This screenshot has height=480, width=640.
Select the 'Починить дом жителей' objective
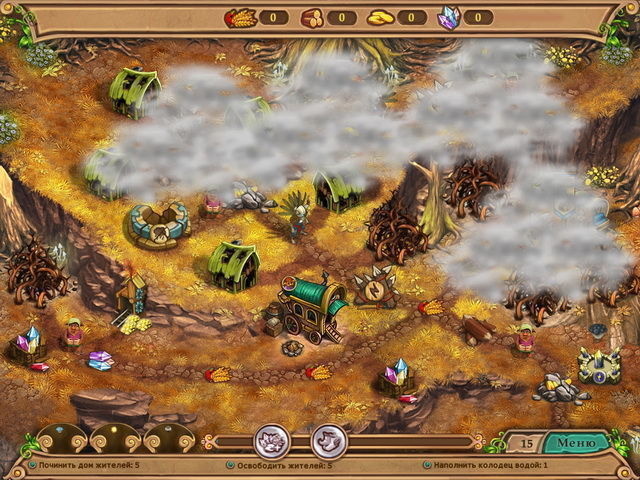[89, 465]
